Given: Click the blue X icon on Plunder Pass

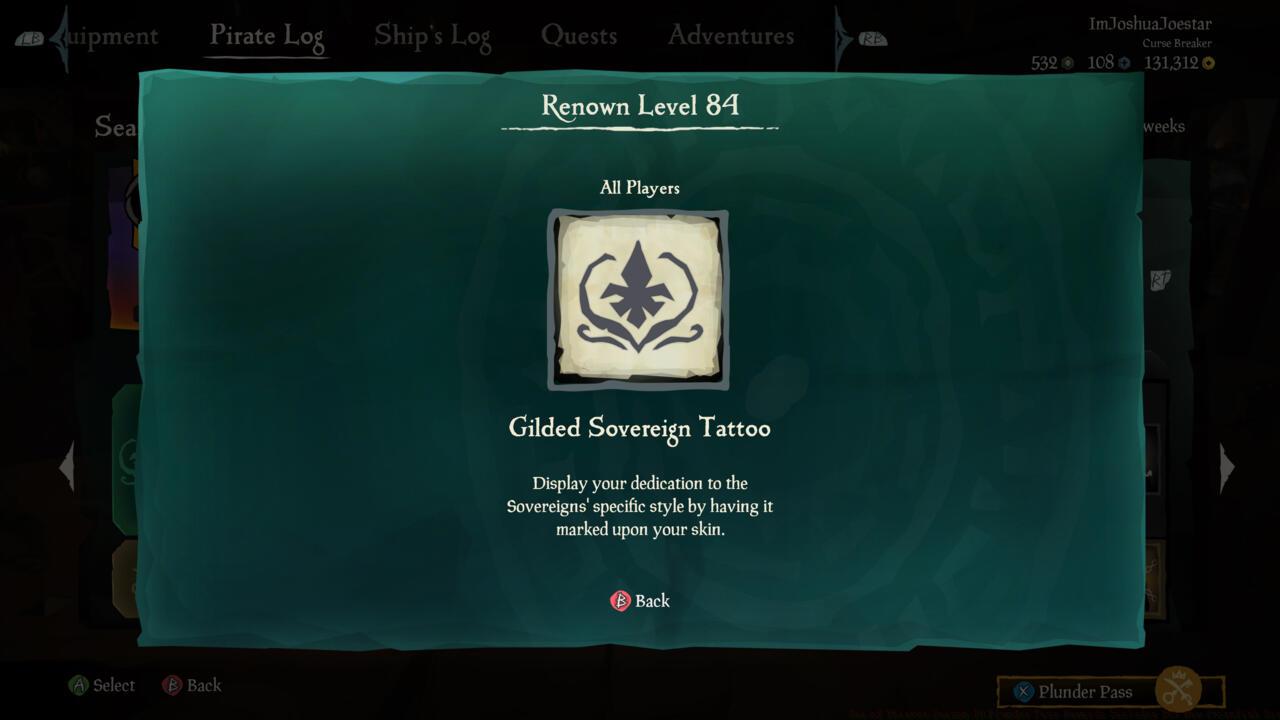Looking at the screenshot, I should click(1021, 692).
